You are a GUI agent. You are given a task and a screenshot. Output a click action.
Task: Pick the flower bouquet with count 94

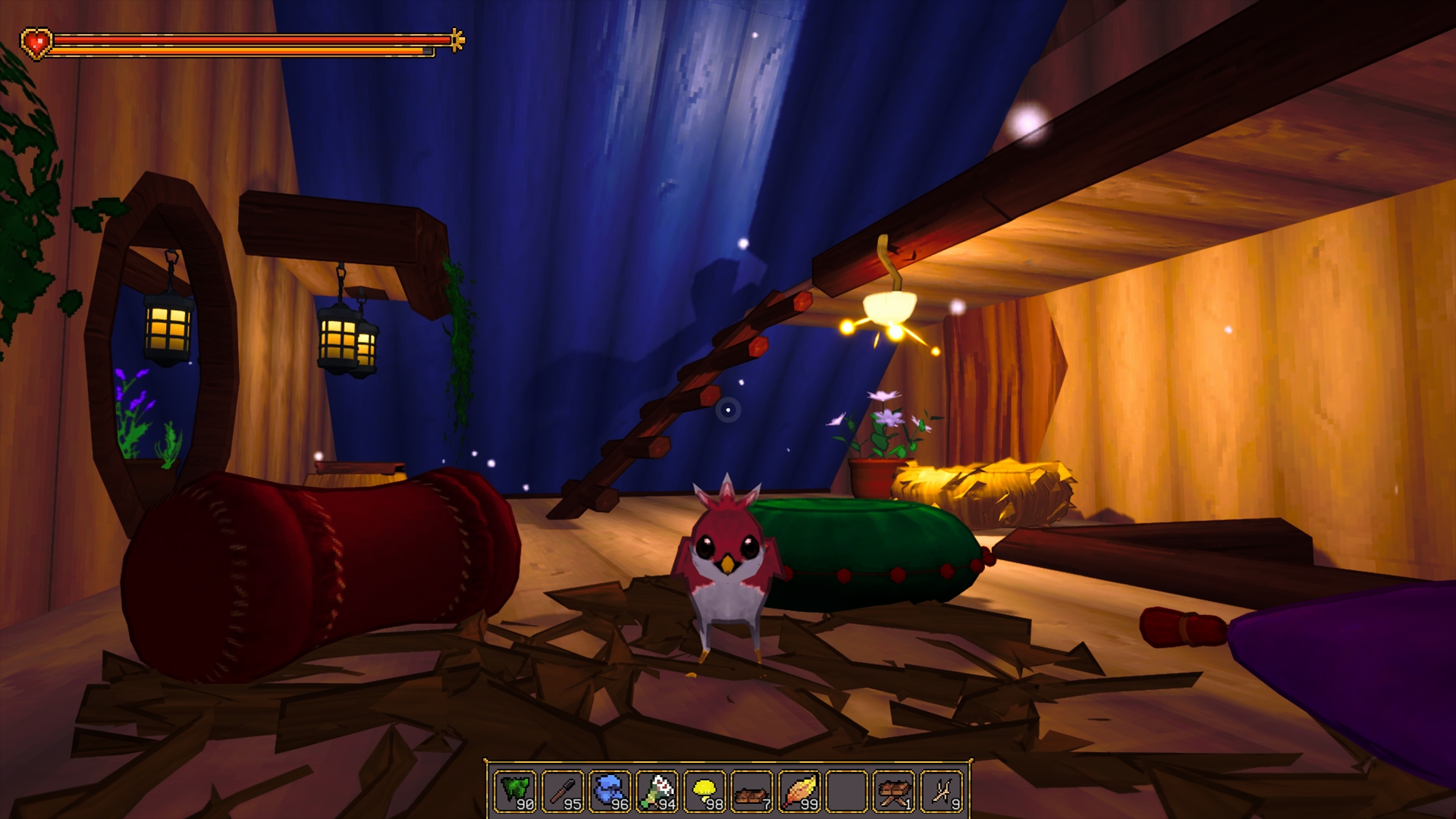pyautogui.click(x=657, y=791)
